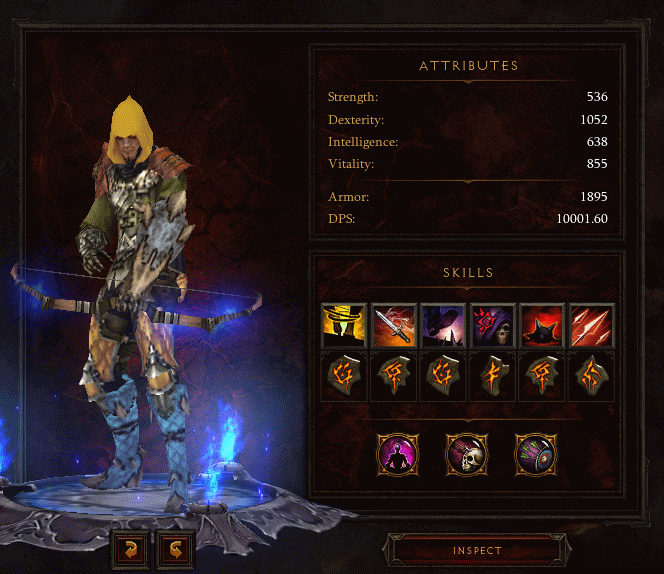Image resolution: width=664 pixels, height=574 pixels.
Task: Select the yellow hat-silhouette skill icon
Action: pyautogui.click(x=343, y=325)
